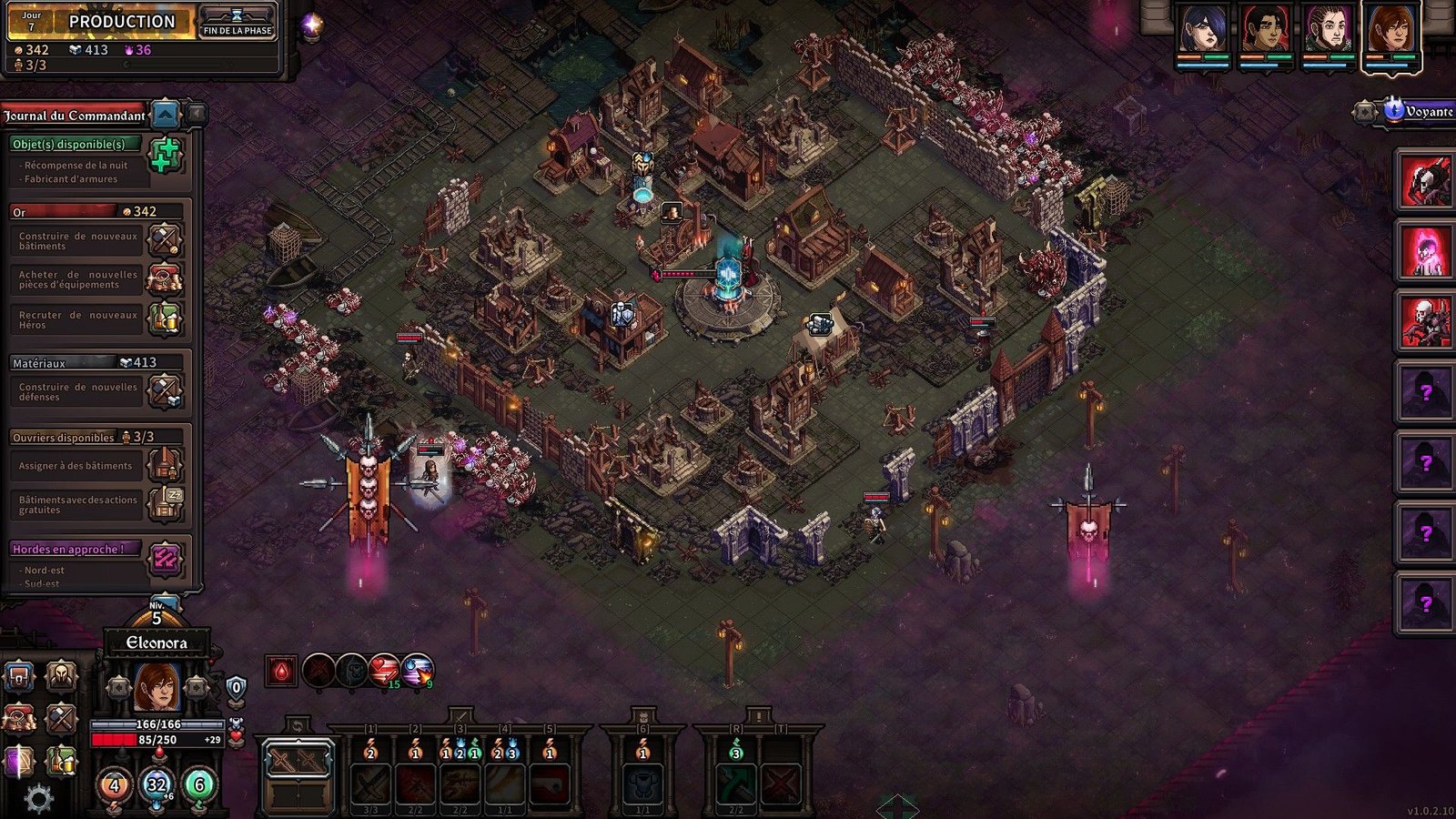Select the dark-haired female hero portrait

point(1202,30)
